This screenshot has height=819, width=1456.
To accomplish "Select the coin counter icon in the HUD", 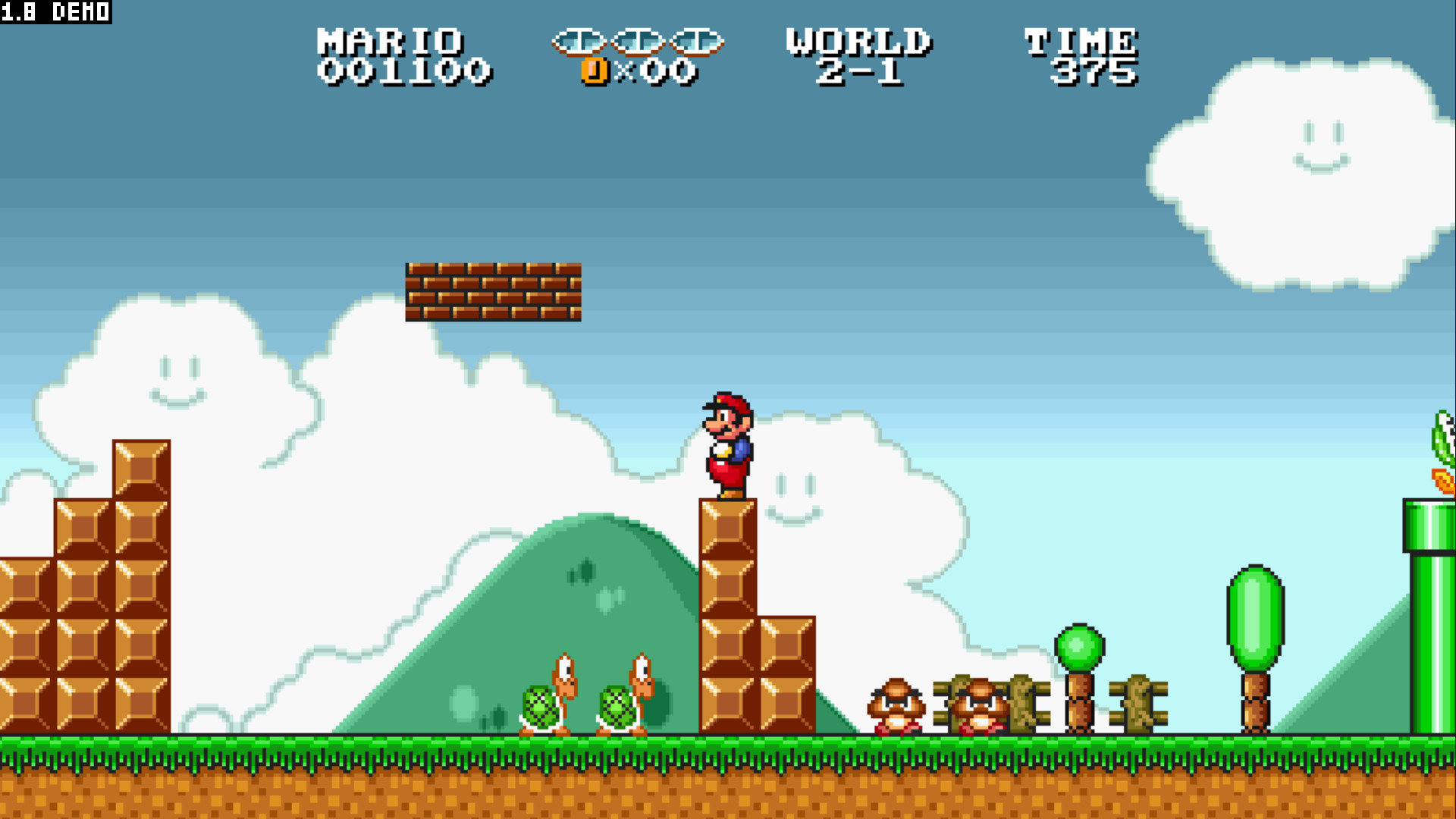I will click(594, 70).
